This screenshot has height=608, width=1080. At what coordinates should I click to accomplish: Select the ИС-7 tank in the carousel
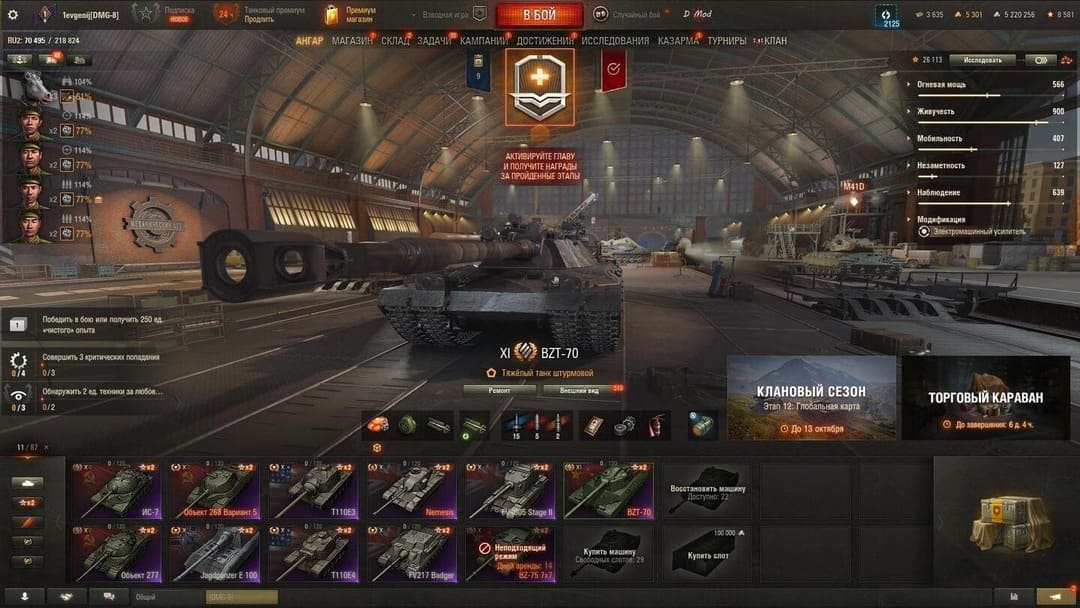click(116, 489)
